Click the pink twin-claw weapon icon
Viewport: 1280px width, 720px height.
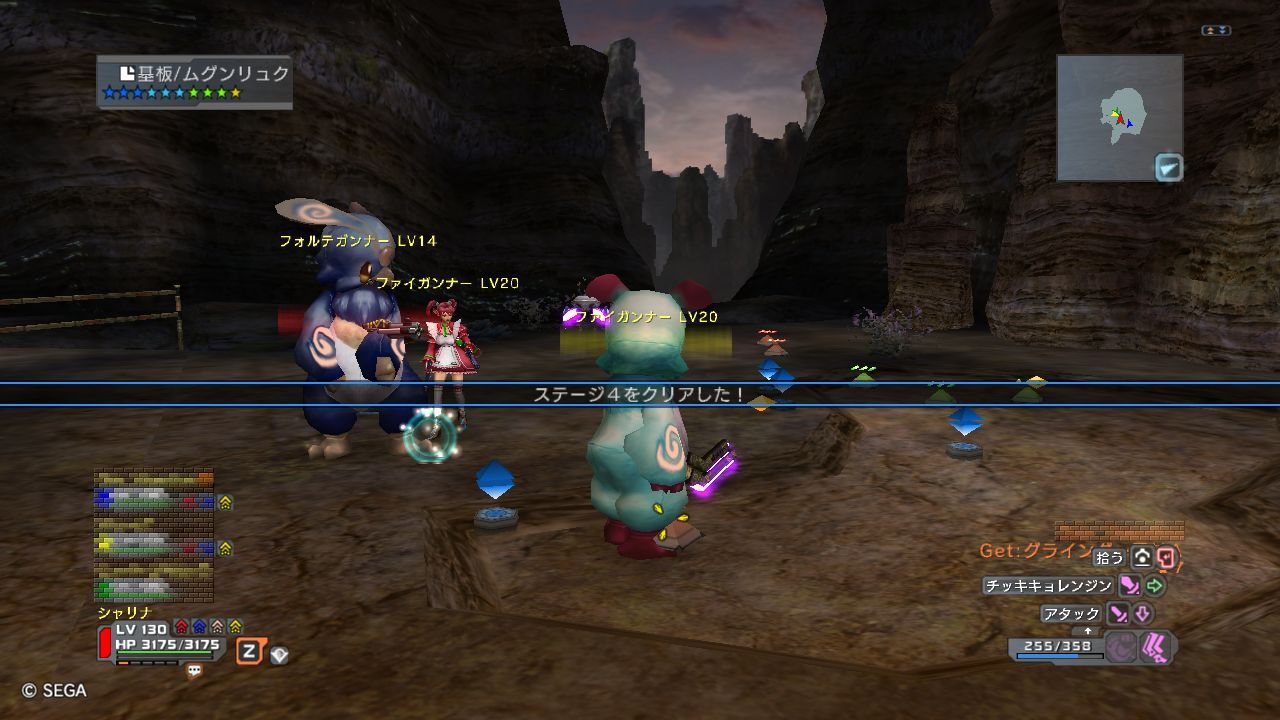tap(1156, 648)
